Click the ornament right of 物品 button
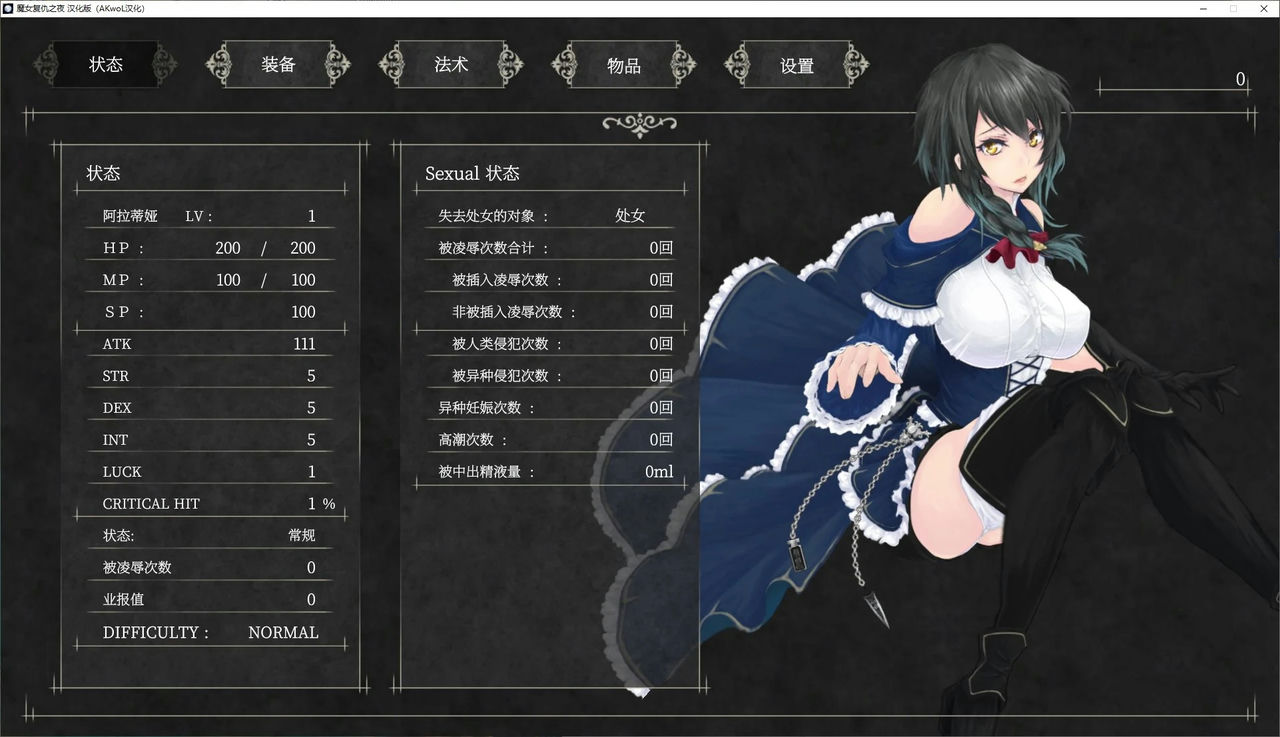Viewport: 1280px width, 737px height. (x=685, y=64)
